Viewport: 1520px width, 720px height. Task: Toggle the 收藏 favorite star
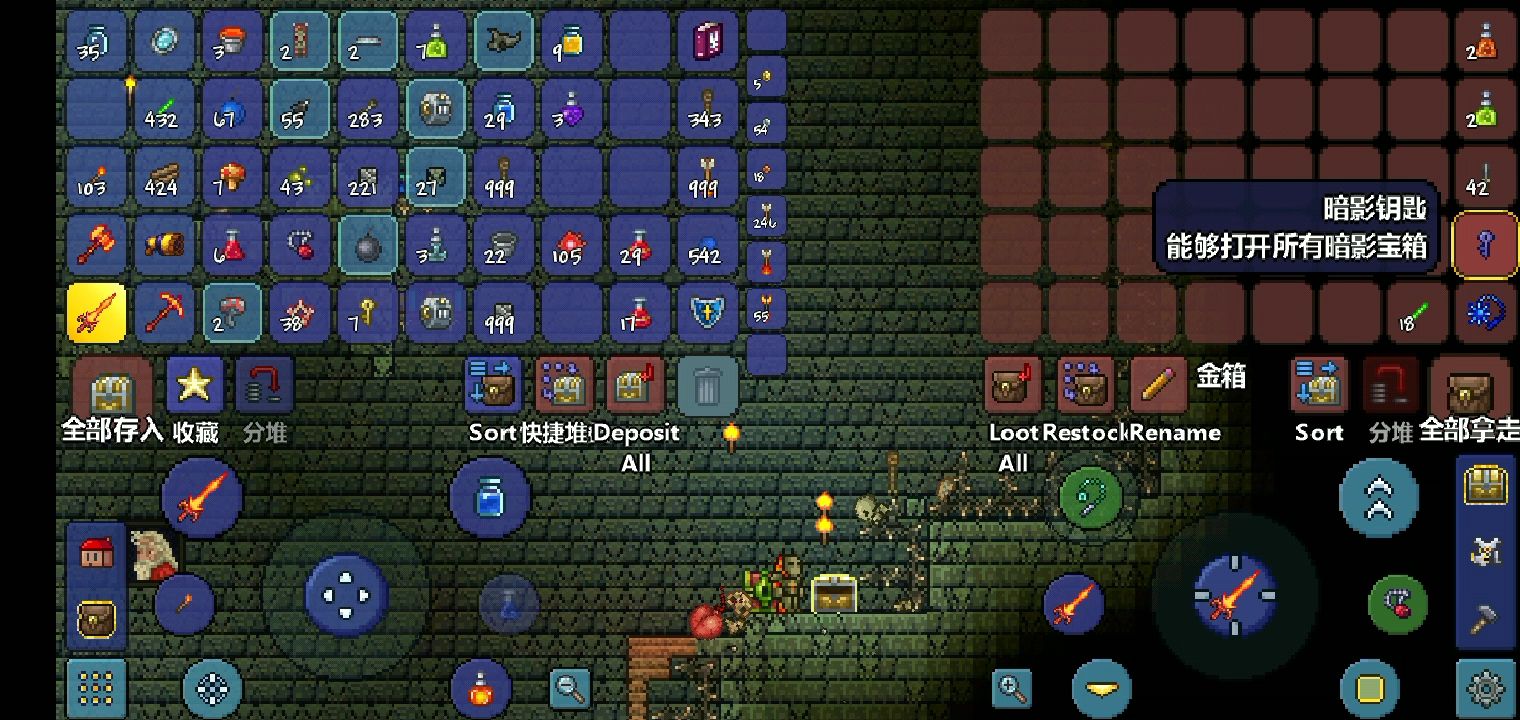(194, 385)
